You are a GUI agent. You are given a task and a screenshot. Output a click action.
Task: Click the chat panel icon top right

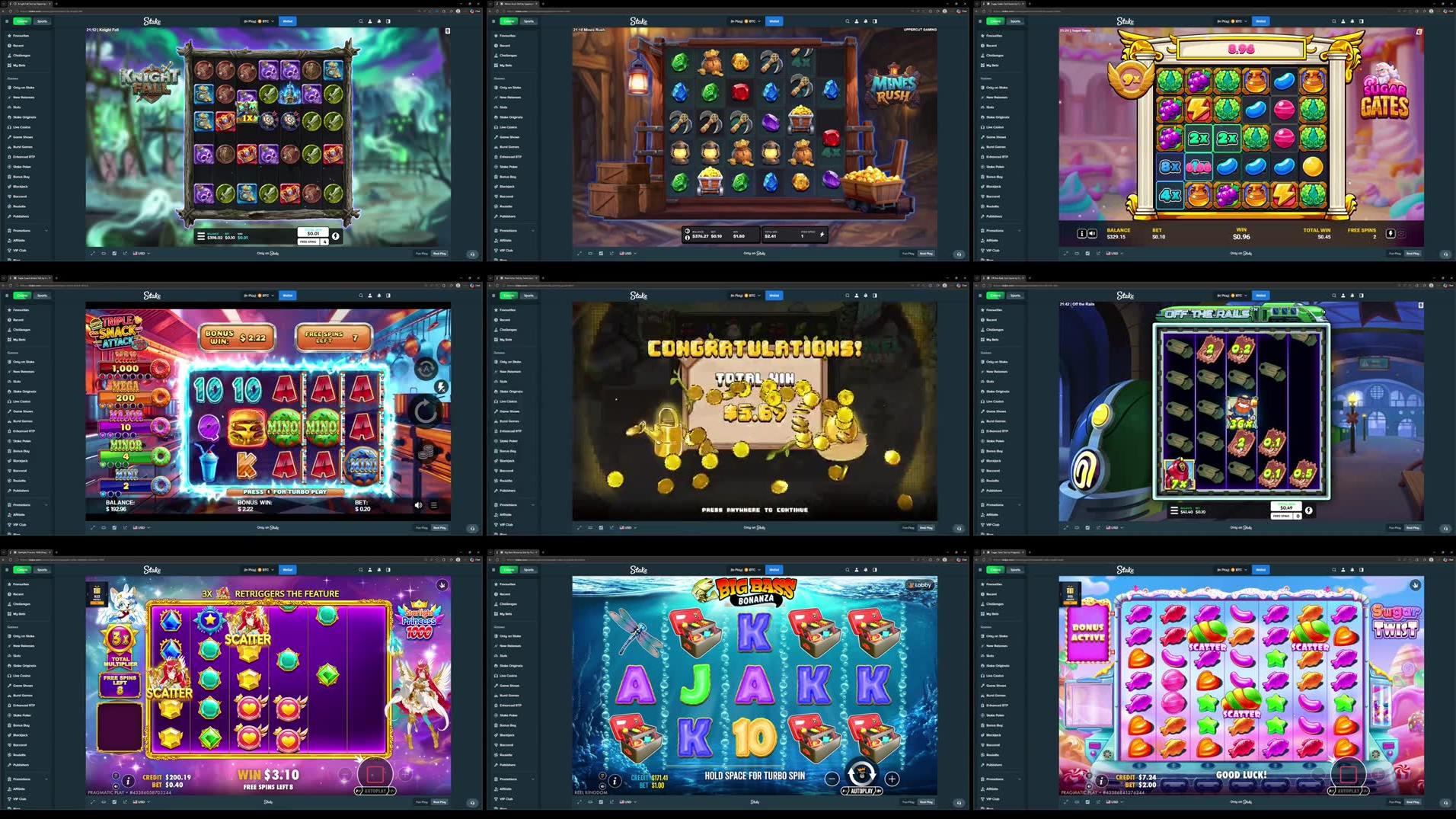coord(388,20)
